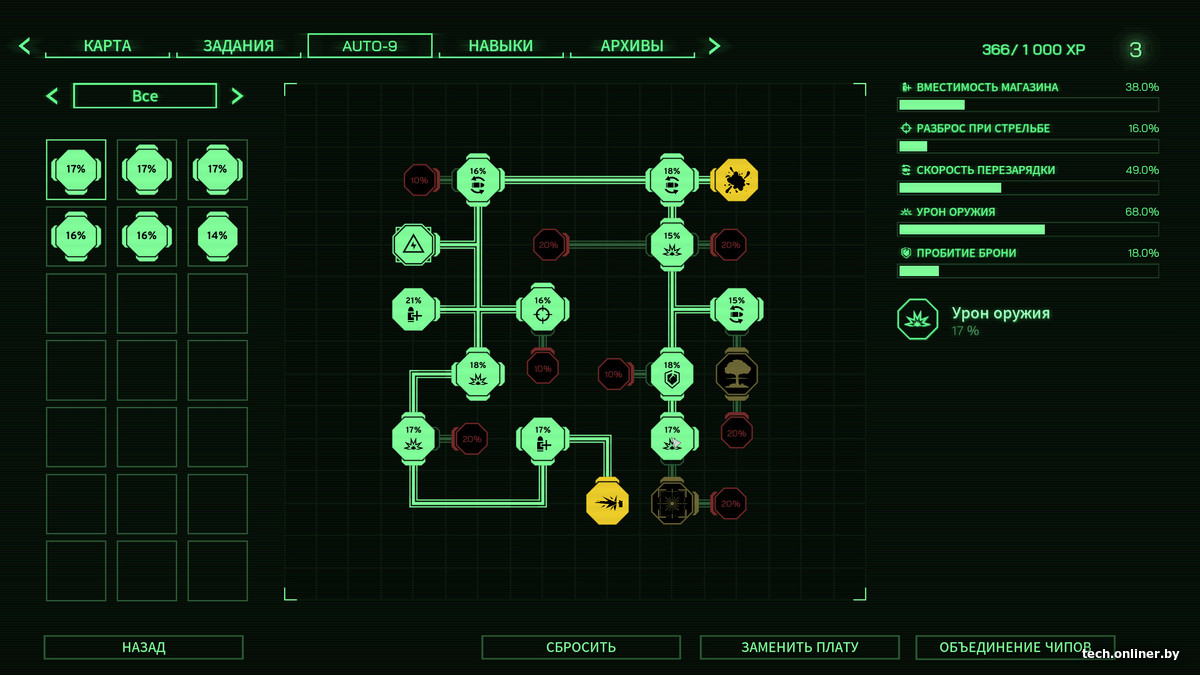Open the ЗАДАНИЯ tab
The image size is (1200, 675).
[238, 46]
